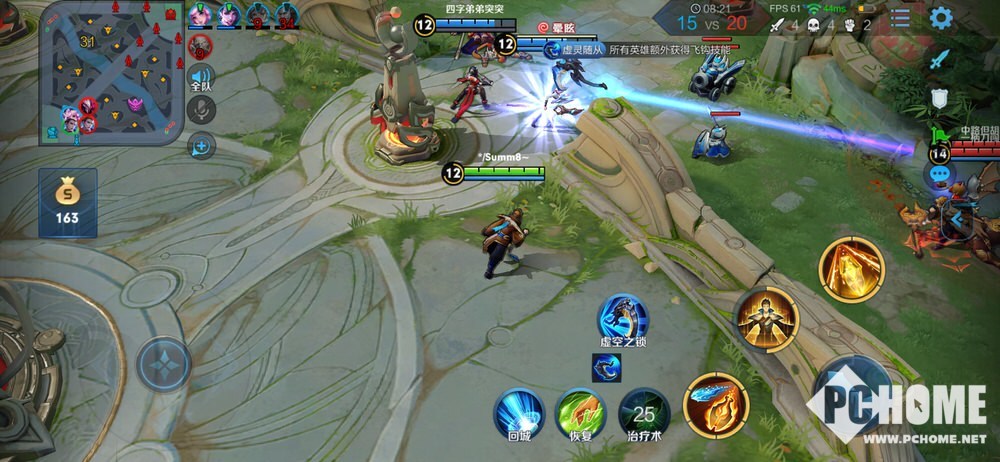Toggle the 全队 team speaker button

202,79
